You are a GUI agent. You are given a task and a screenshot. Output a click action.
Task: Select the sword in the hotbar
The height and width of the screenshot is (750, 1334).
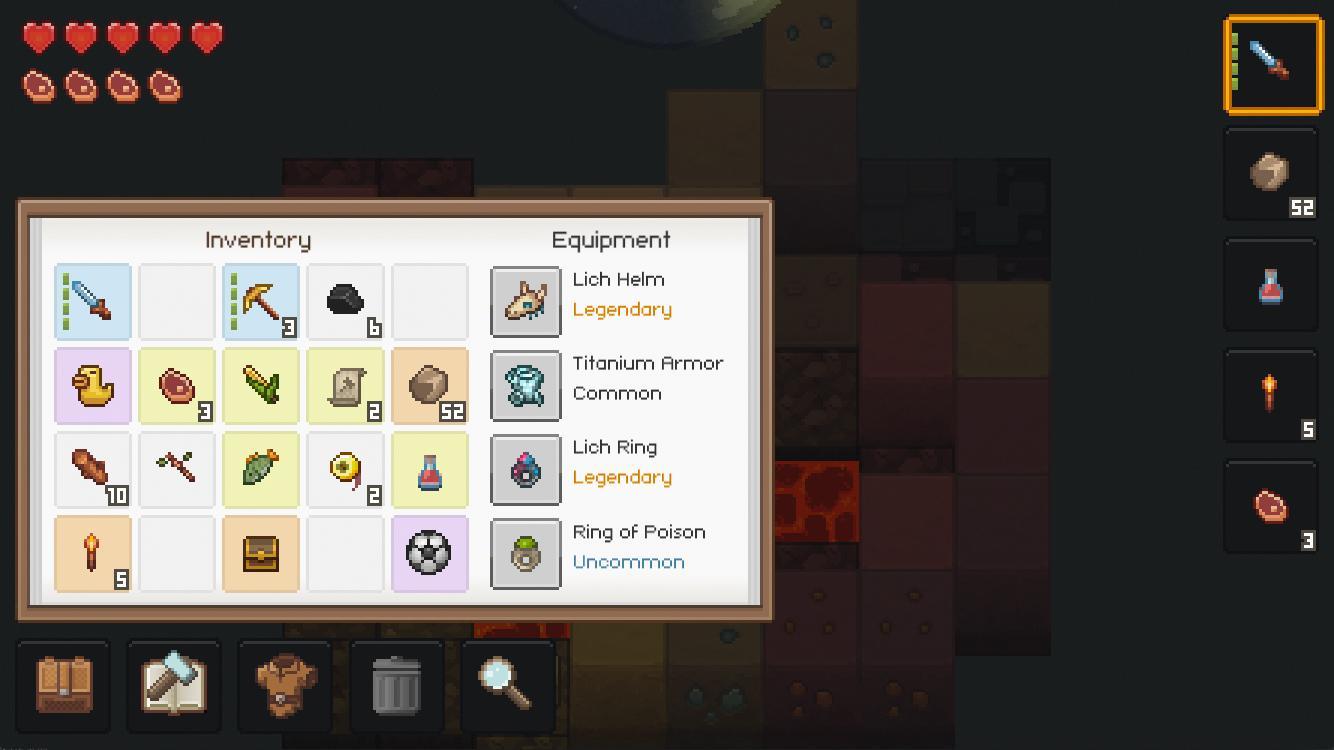click(1271, 63)
